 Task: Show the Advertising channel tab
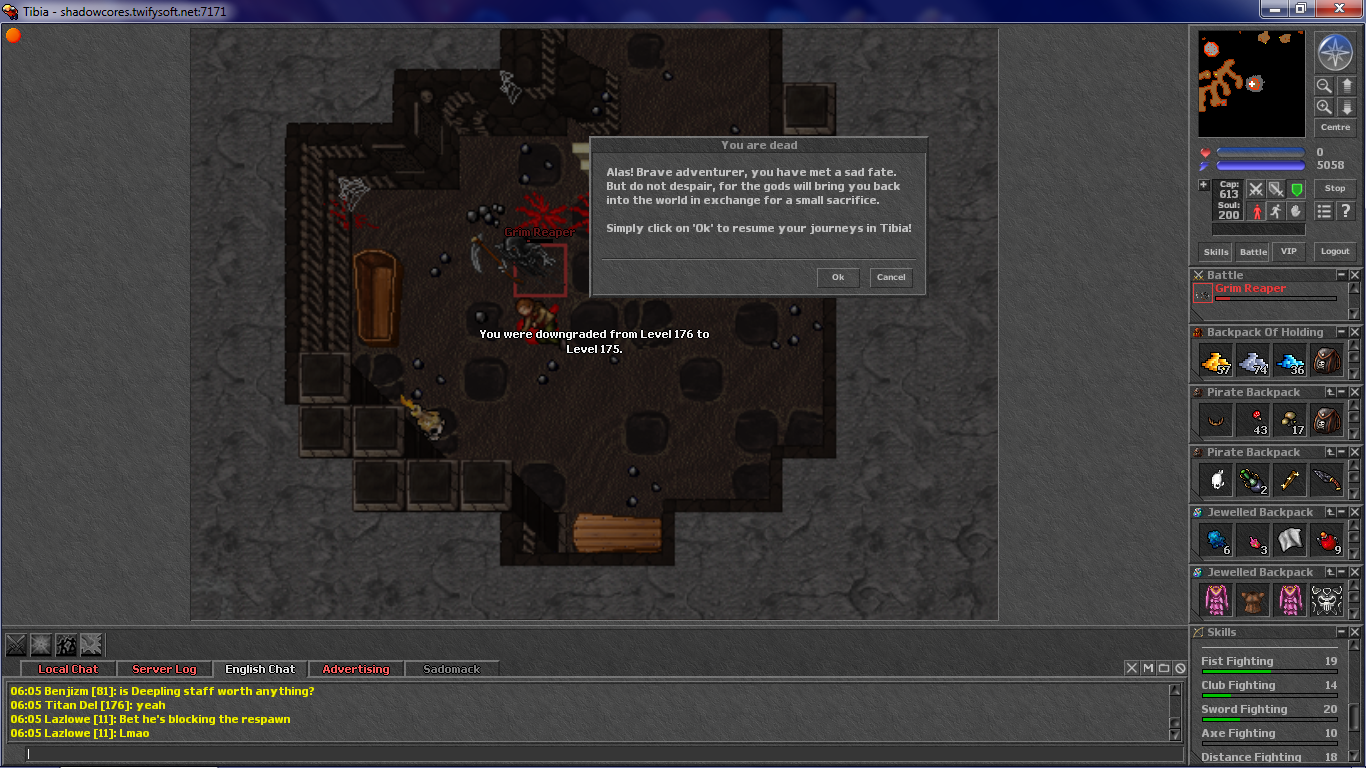click(356, 669)
